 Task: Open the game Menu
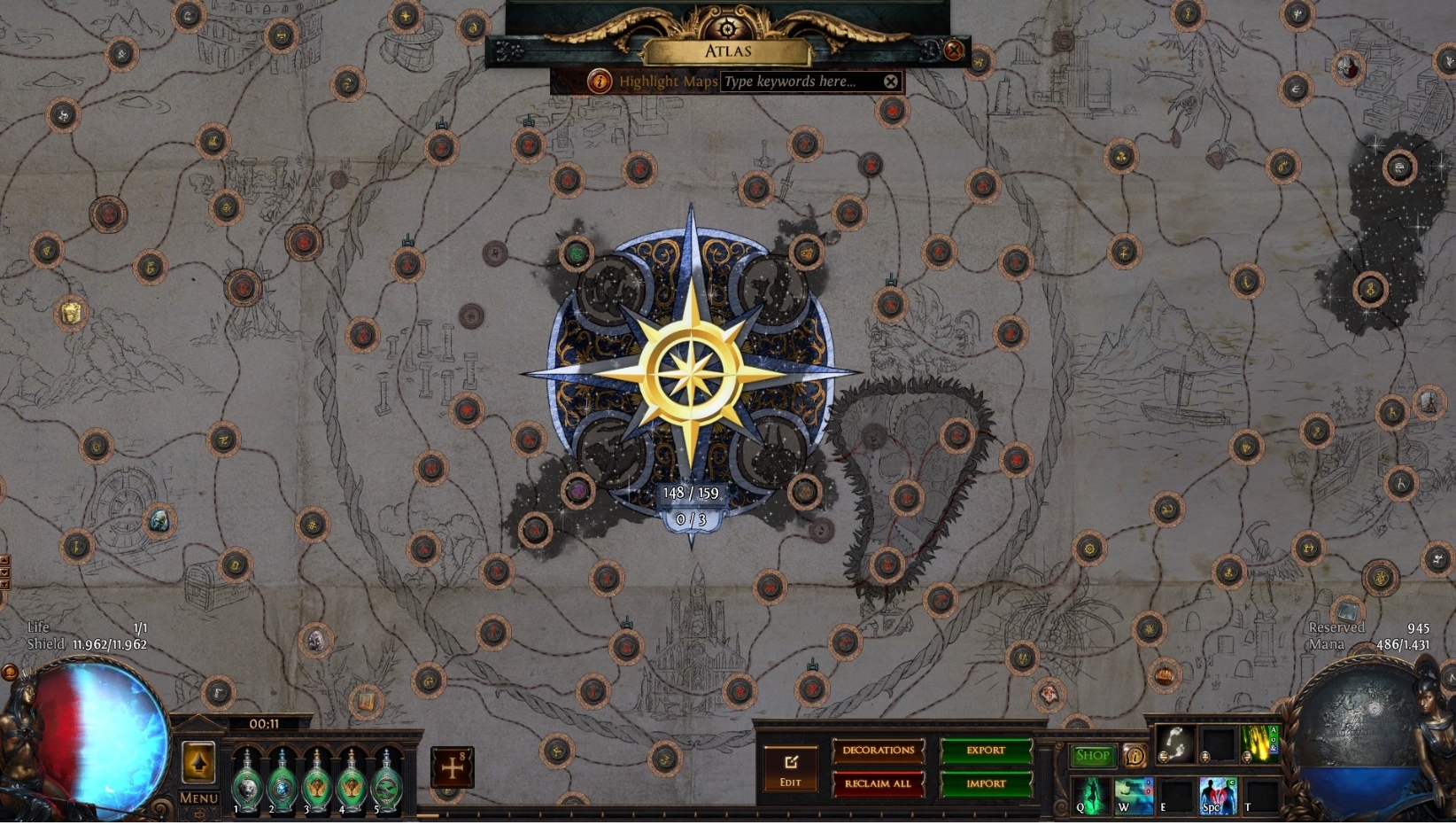pos(199,798)
